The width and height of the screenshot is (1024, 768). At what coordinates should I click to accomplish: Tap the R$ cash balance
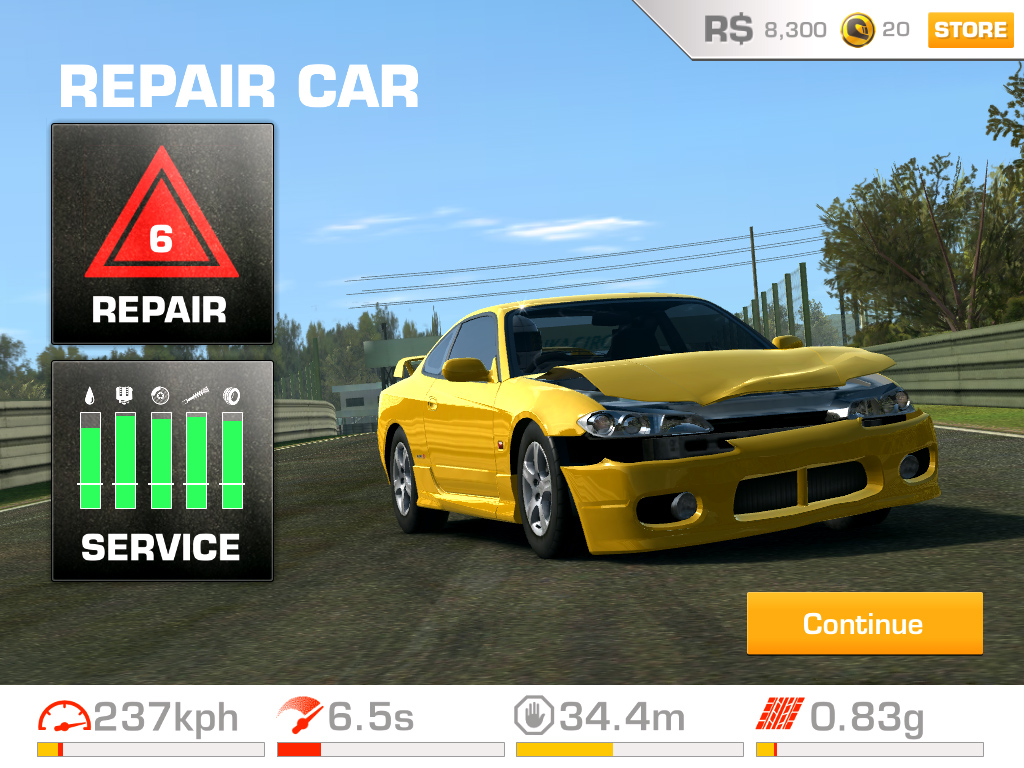(766, 30)
